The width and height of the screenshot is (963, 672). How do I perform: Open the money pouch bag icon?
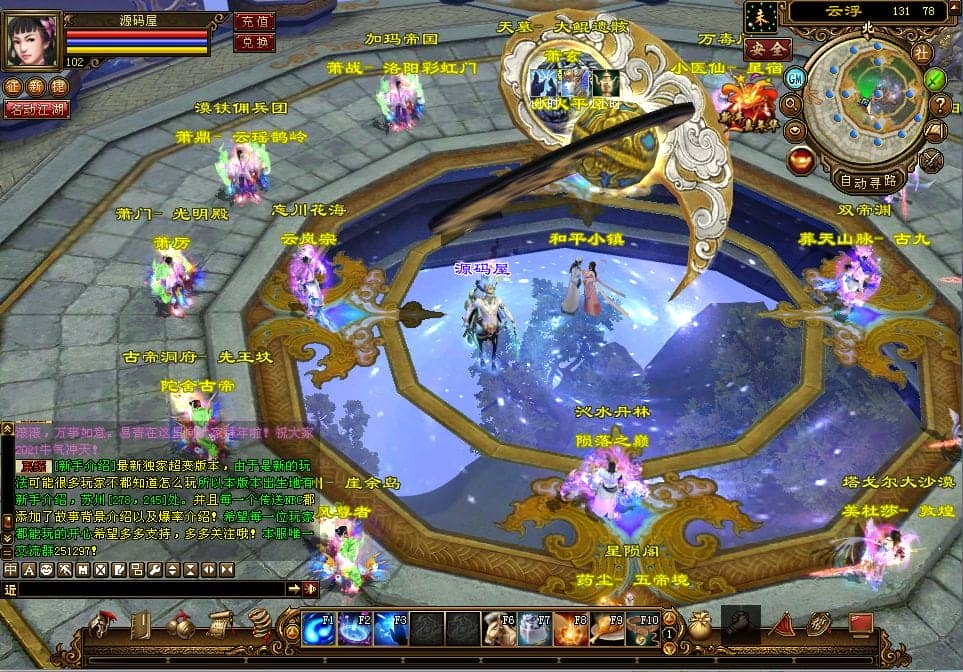point(699,627)
